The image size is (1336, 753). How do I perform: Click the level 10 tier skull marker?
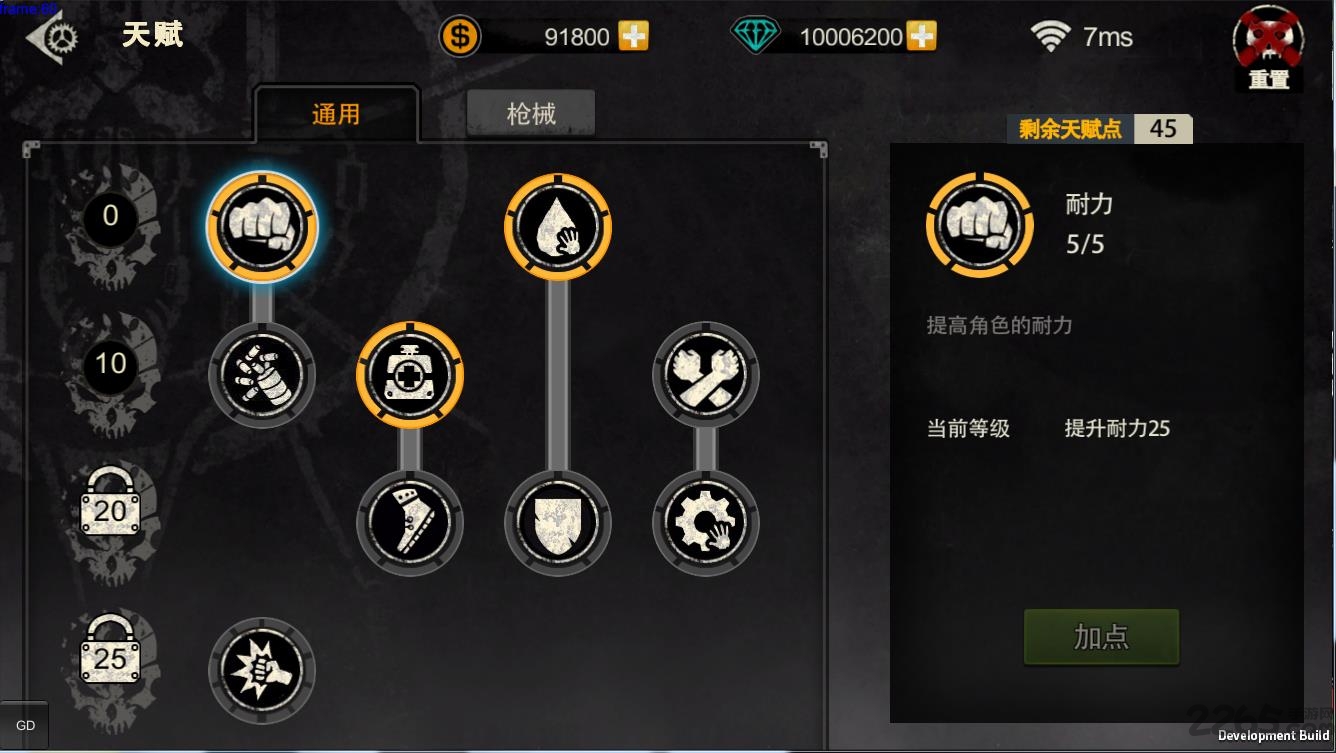tap(110, 365)
